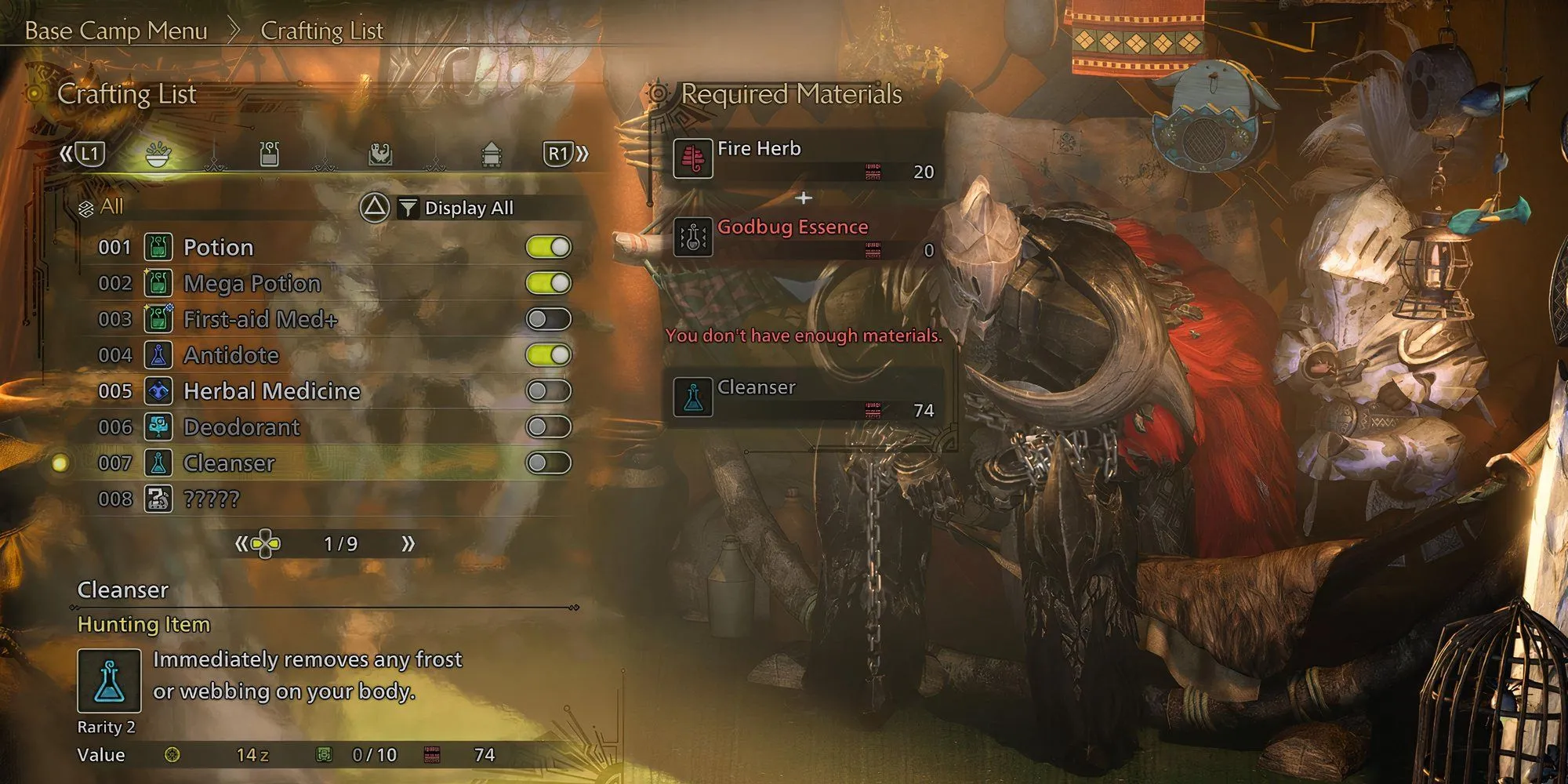
Task: Select the Fire Herb material slot
Action: point(804,159)
